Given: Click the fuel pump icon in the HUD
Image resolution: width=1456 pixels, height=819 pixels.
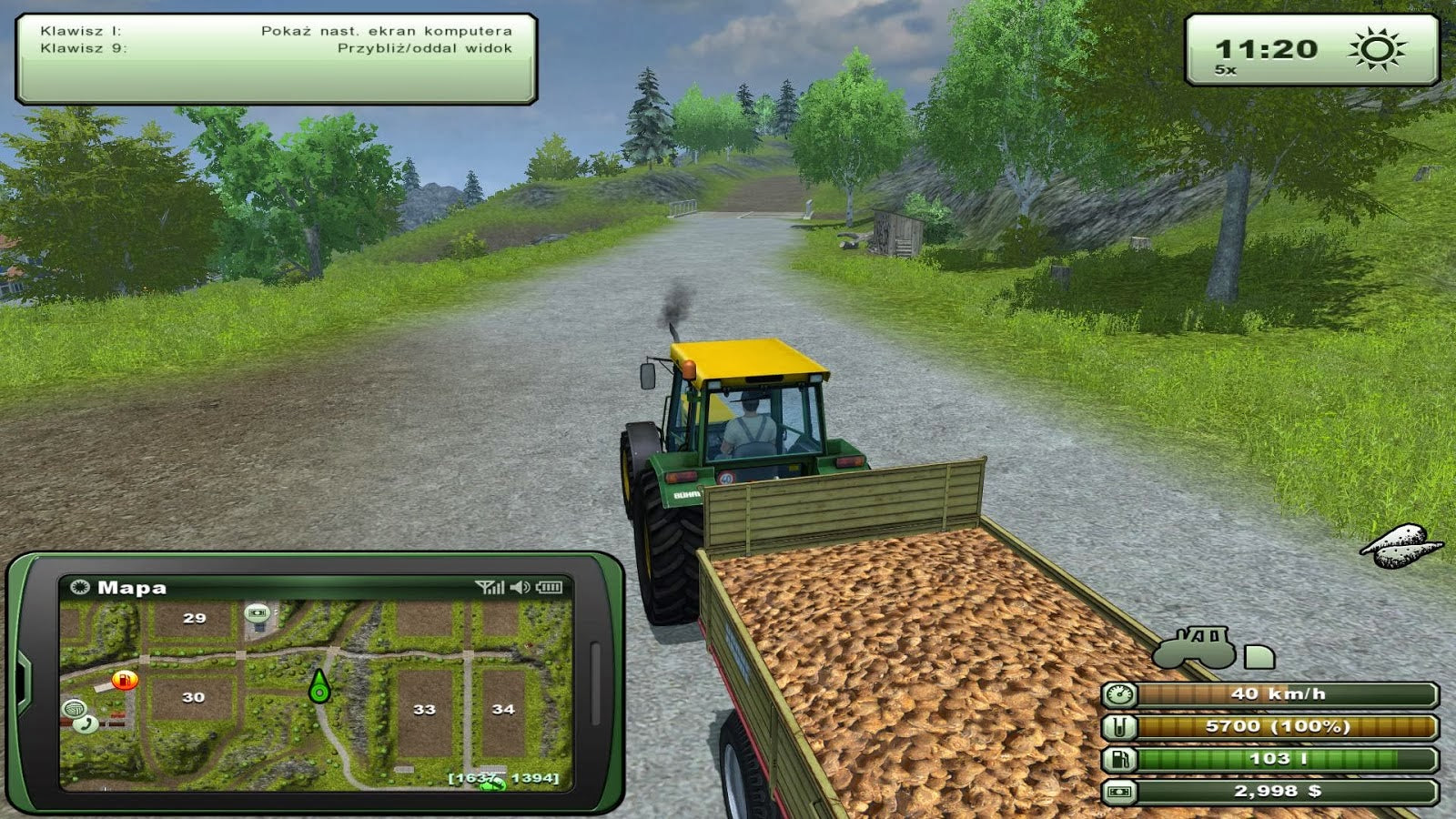Looking at the screenshot, I should [x=1120, y=760].
